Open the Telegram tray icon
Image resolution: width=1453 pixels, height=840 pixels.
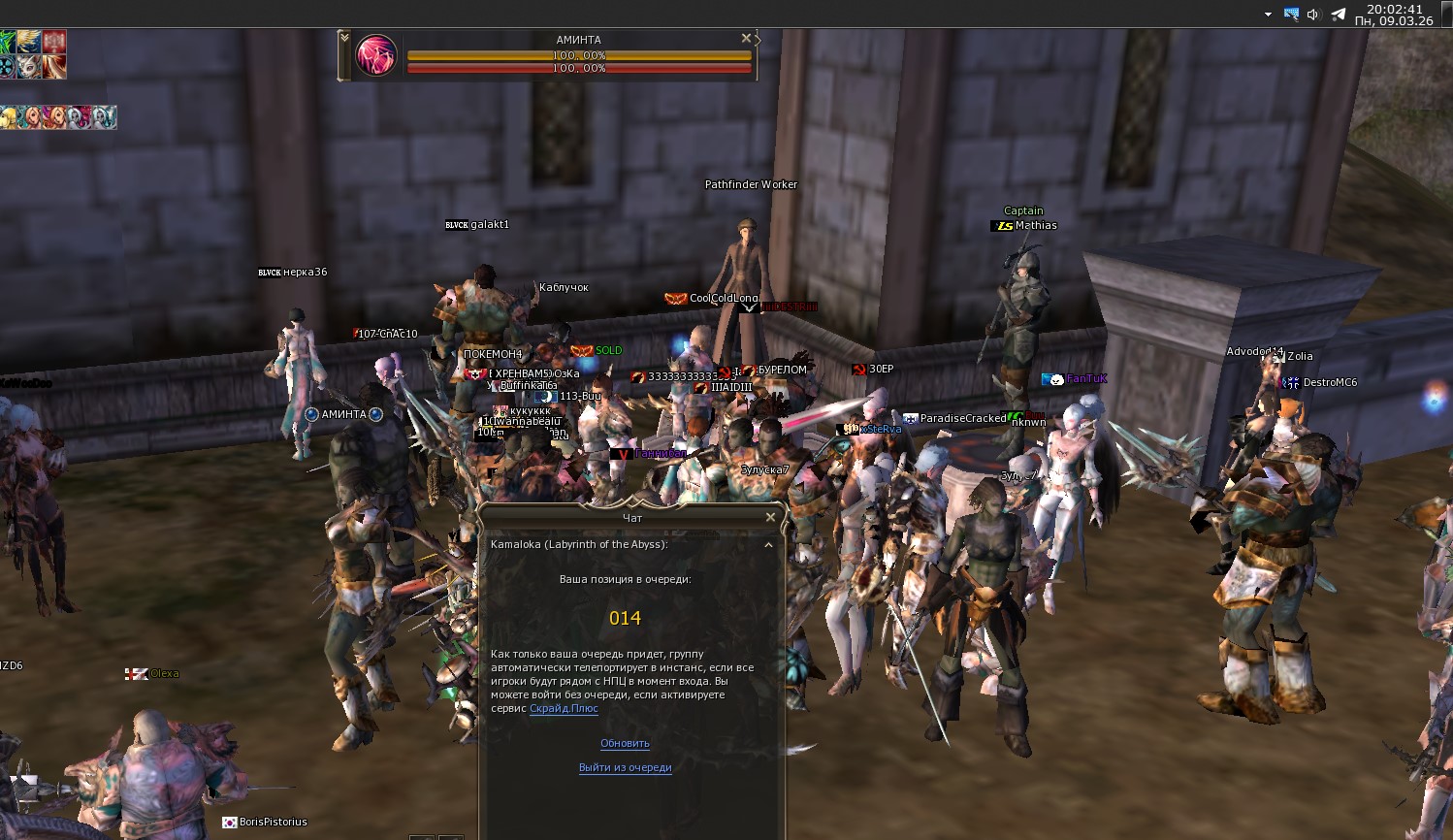[1339, 14]
